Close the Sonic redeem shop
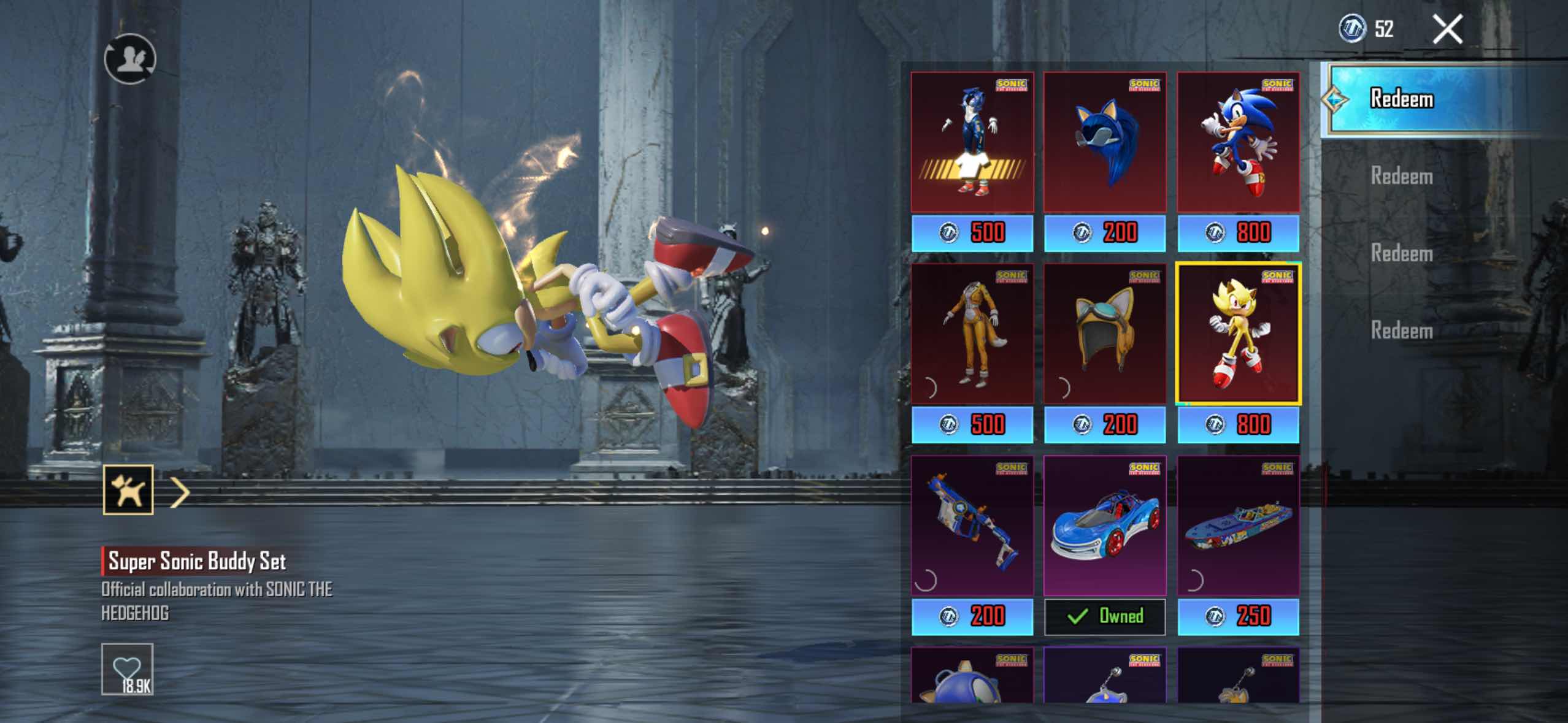Viewport: 1568px width, 723px height. 1447,29
